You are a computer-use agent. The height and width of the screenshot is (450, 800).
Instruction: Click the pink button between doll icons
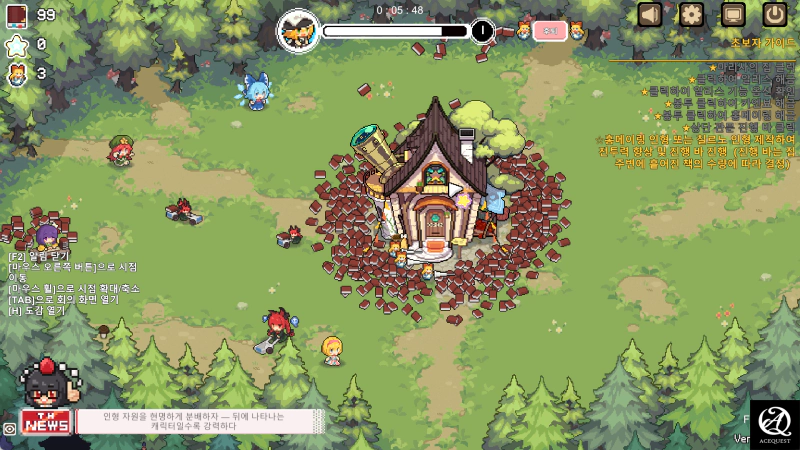pos(549,31)
